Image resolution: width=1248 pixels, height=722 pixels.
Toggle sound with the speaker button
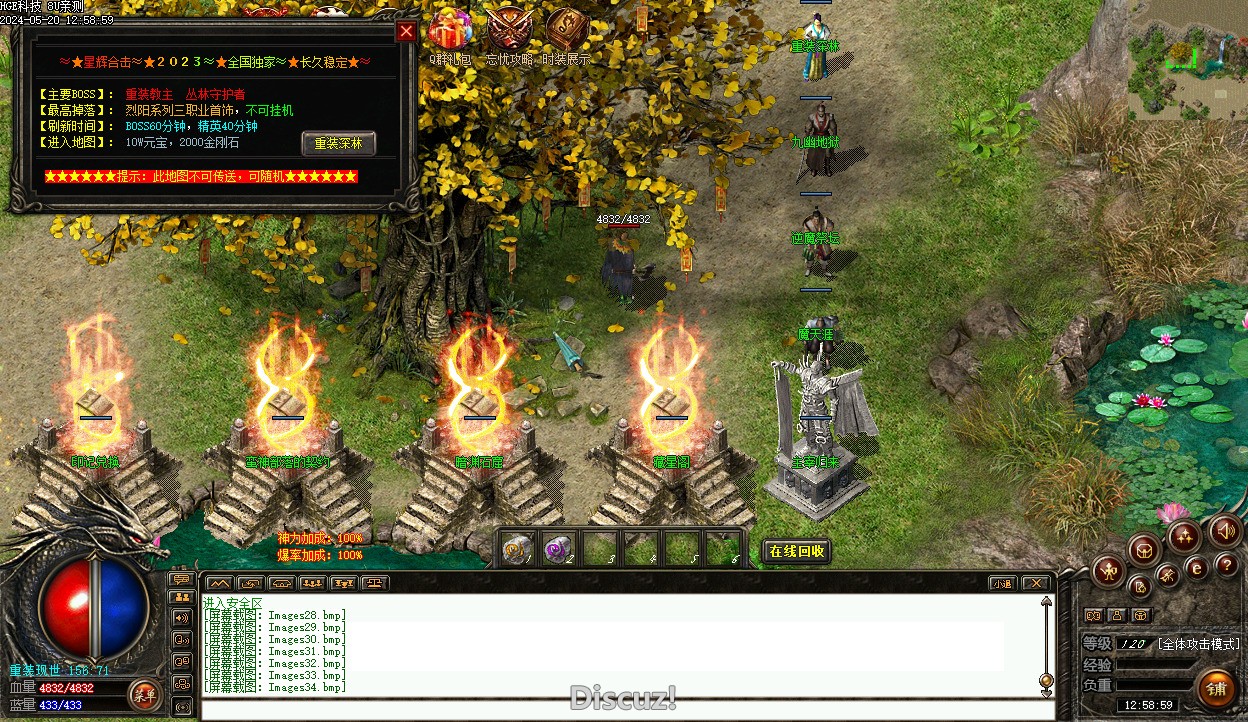point(1224,531)
